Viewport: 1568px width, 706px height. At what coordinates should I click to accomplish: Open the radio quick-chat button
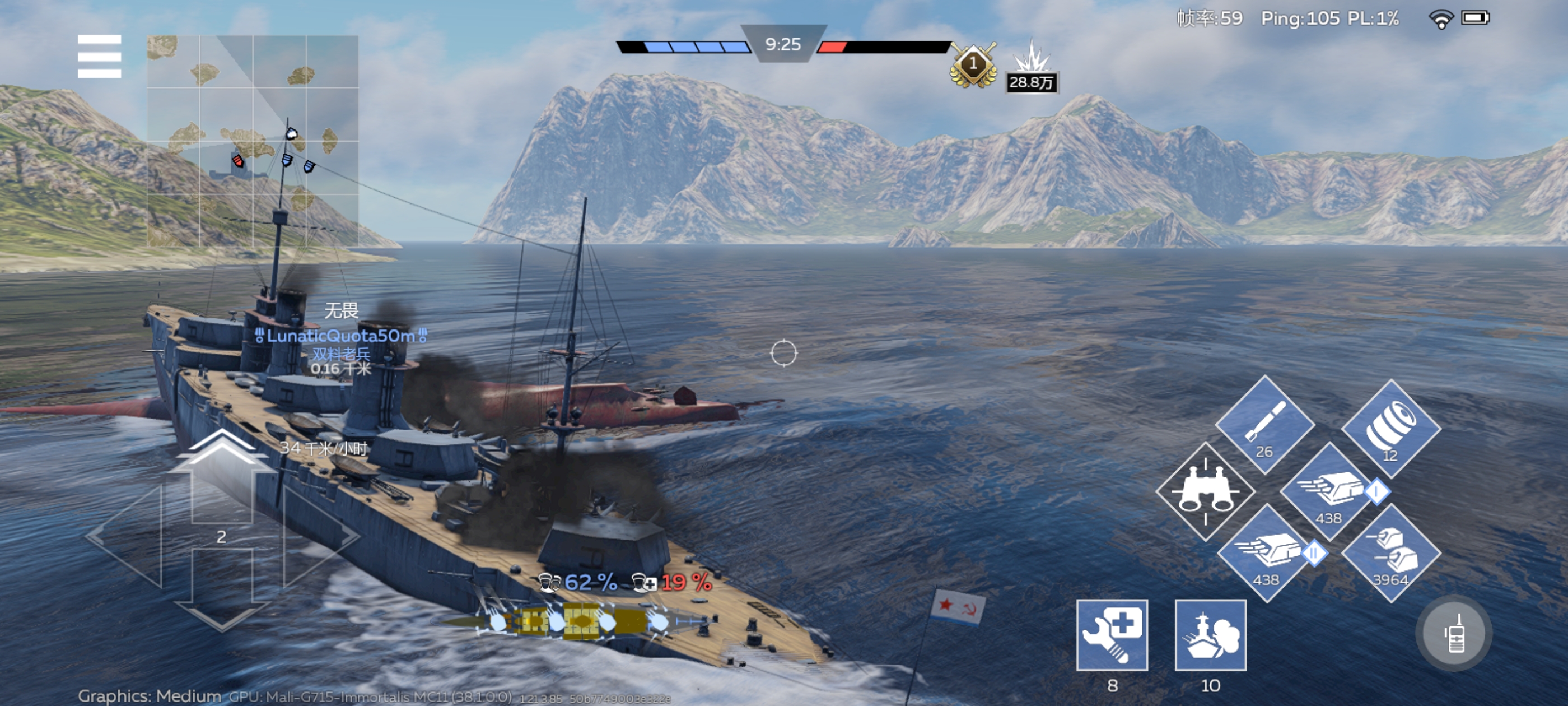(x=1454, y=634)
